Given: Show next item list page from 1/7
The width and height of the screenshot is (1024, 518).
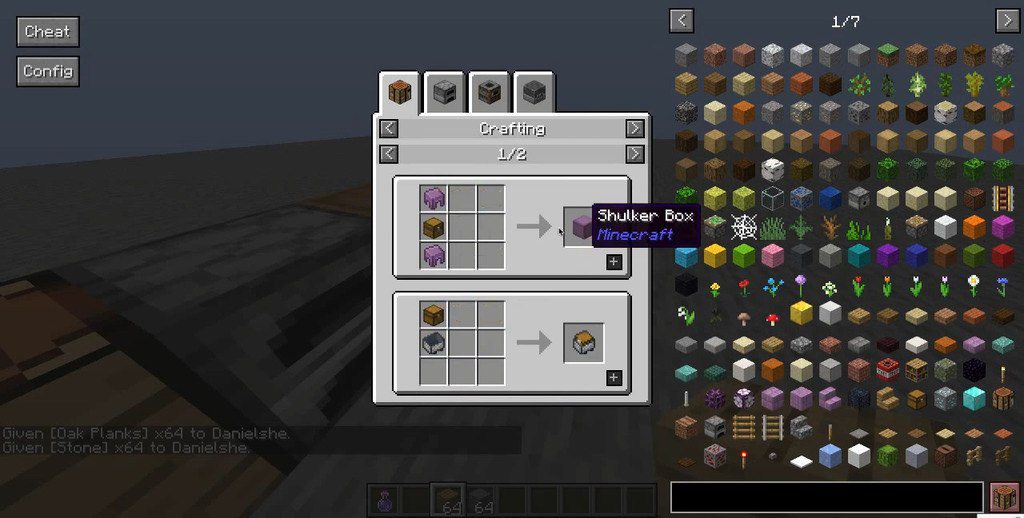Looking at the screenshot, I should 1006,20.
